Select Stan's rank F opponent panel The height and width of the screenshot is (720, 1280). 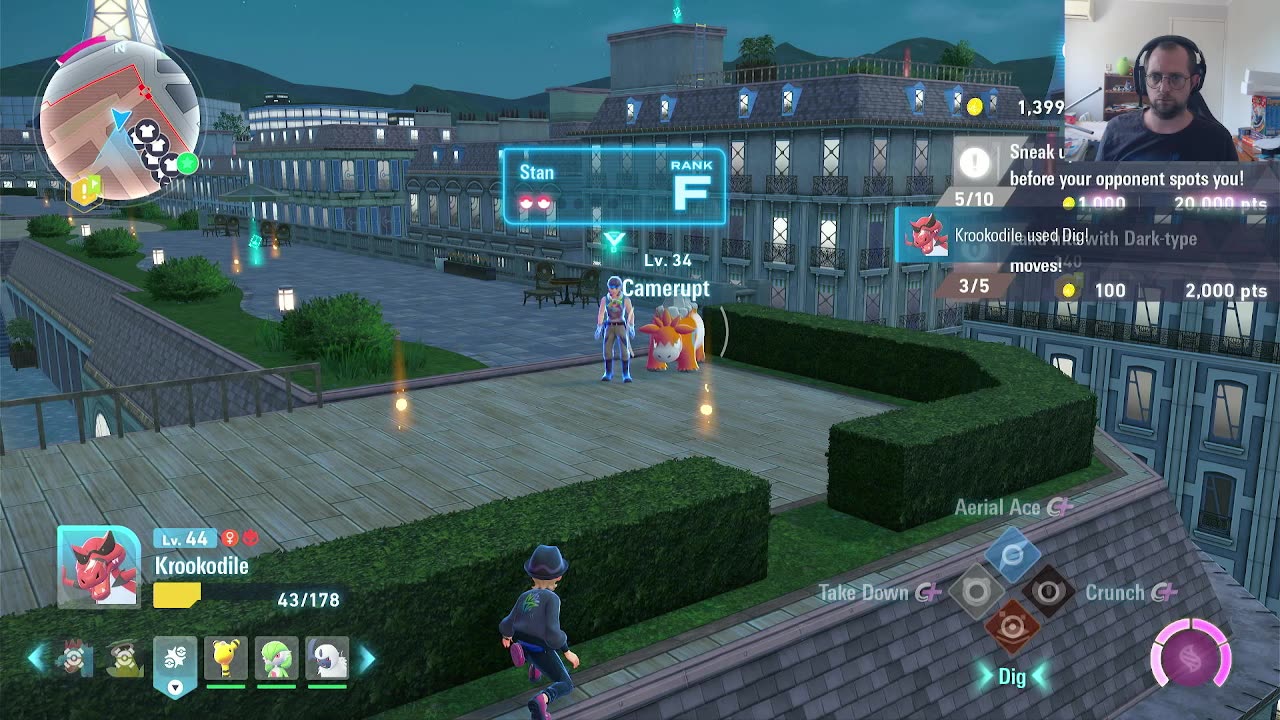pyautogui.click(x=613, y=186)
